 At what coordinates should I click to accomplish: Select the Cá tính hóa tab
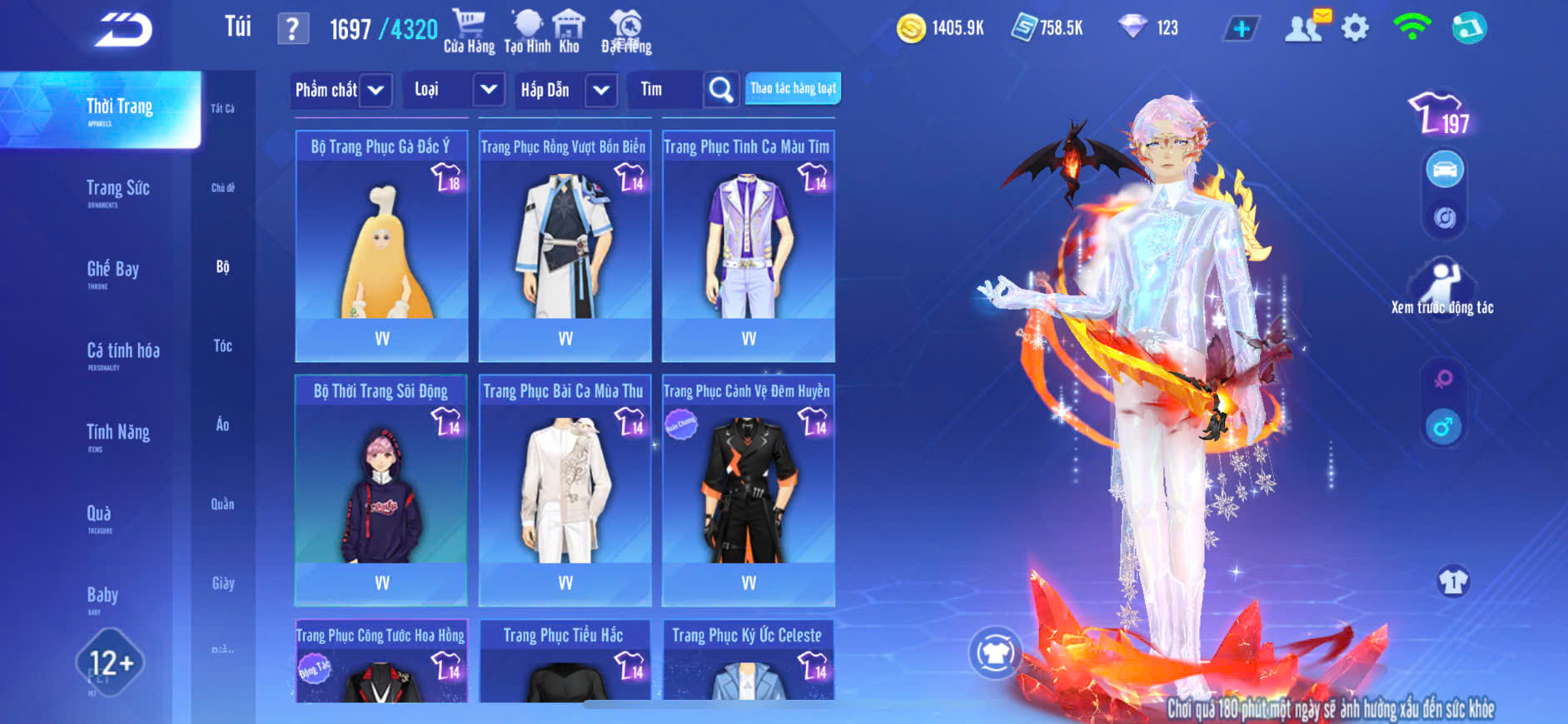pyautogui.click(x=122, y=353)
